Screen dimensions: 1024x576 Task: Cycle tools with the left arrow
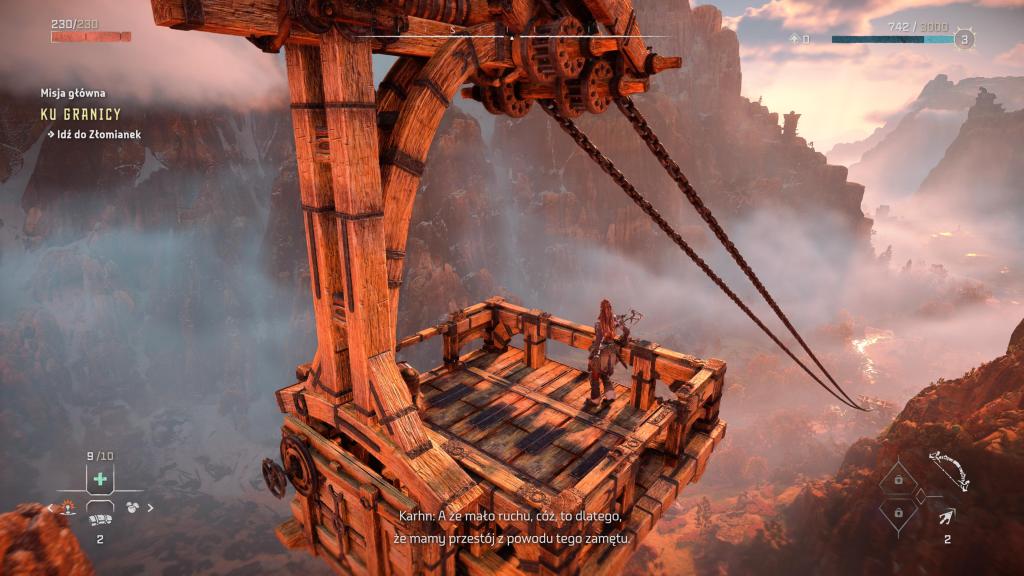[x=50, y=508]
